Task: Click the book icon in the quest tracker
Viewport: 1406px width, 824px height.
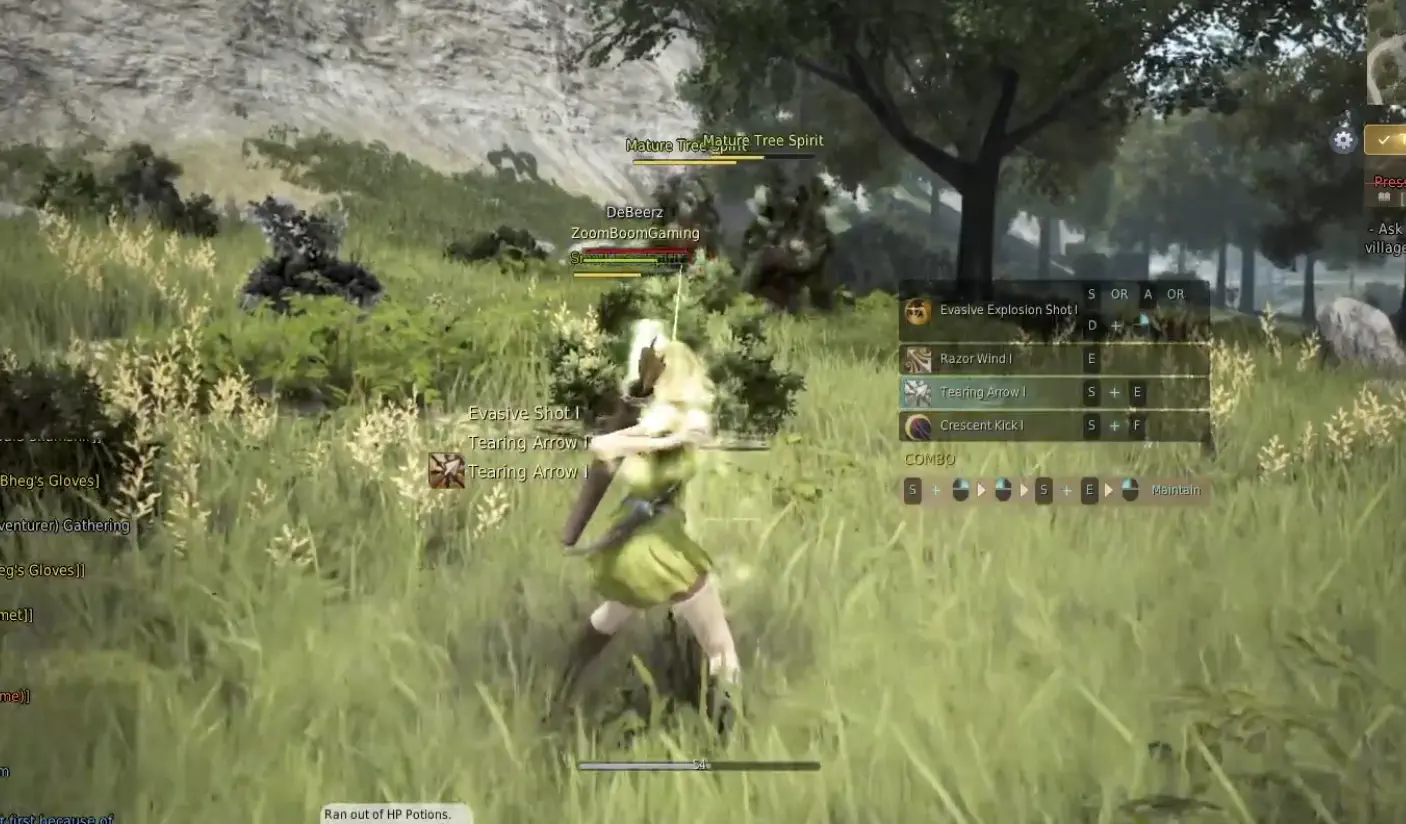Action: [1386, 197]
